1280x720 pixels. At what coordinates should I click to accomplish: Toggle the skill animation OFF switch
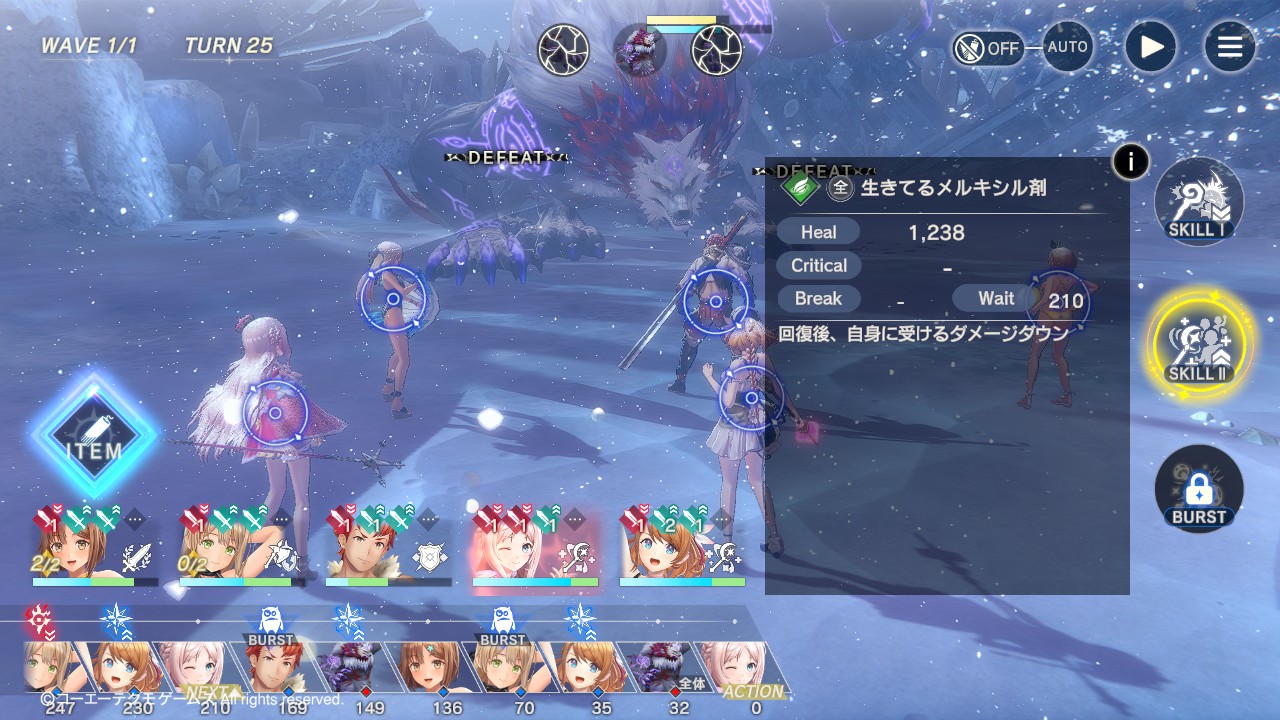pos(988,48)
